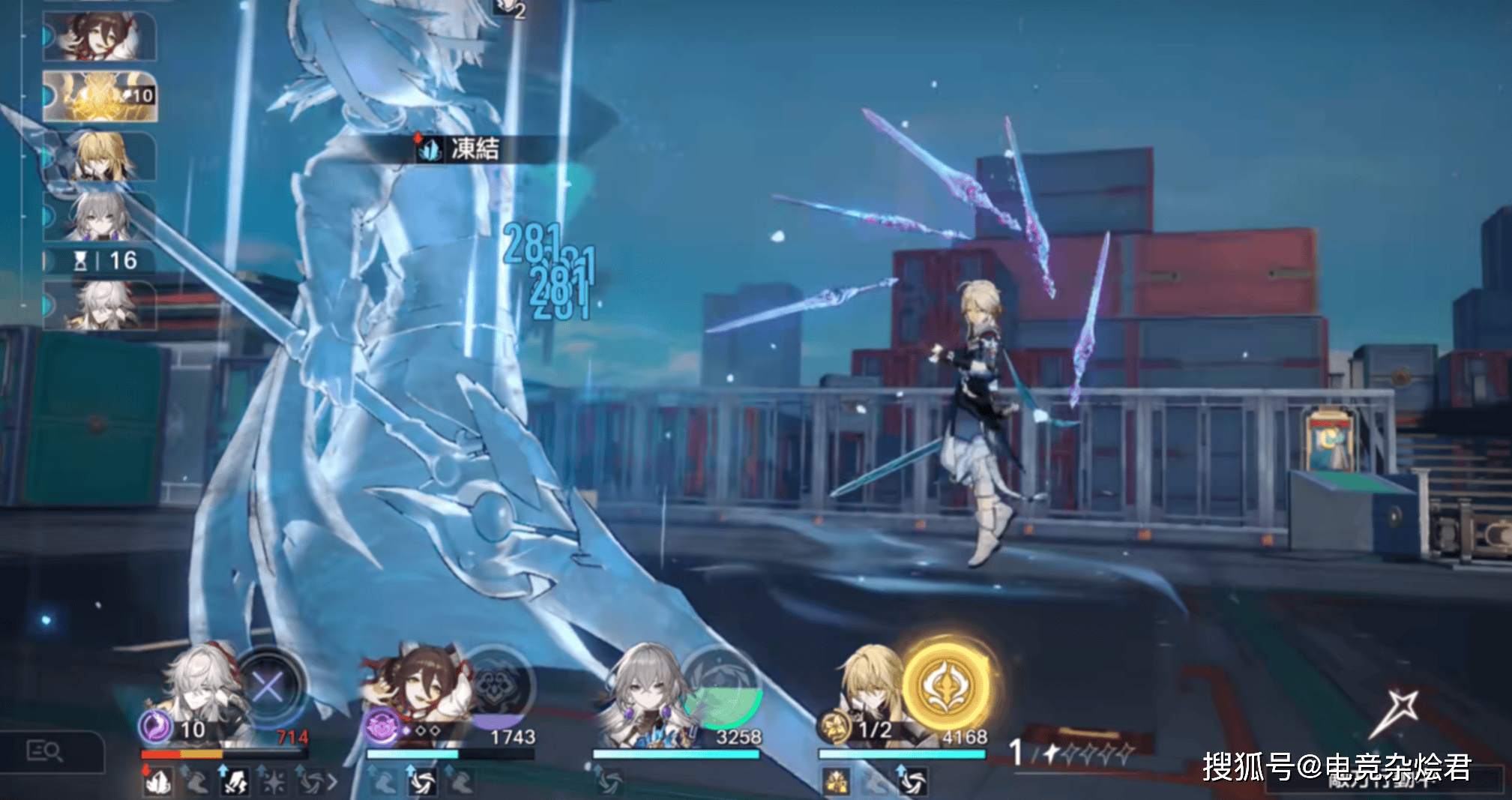This screenshot has height=800, width=1512.
Task: Open the battle details magnifier button
Action: click(45, 751)
